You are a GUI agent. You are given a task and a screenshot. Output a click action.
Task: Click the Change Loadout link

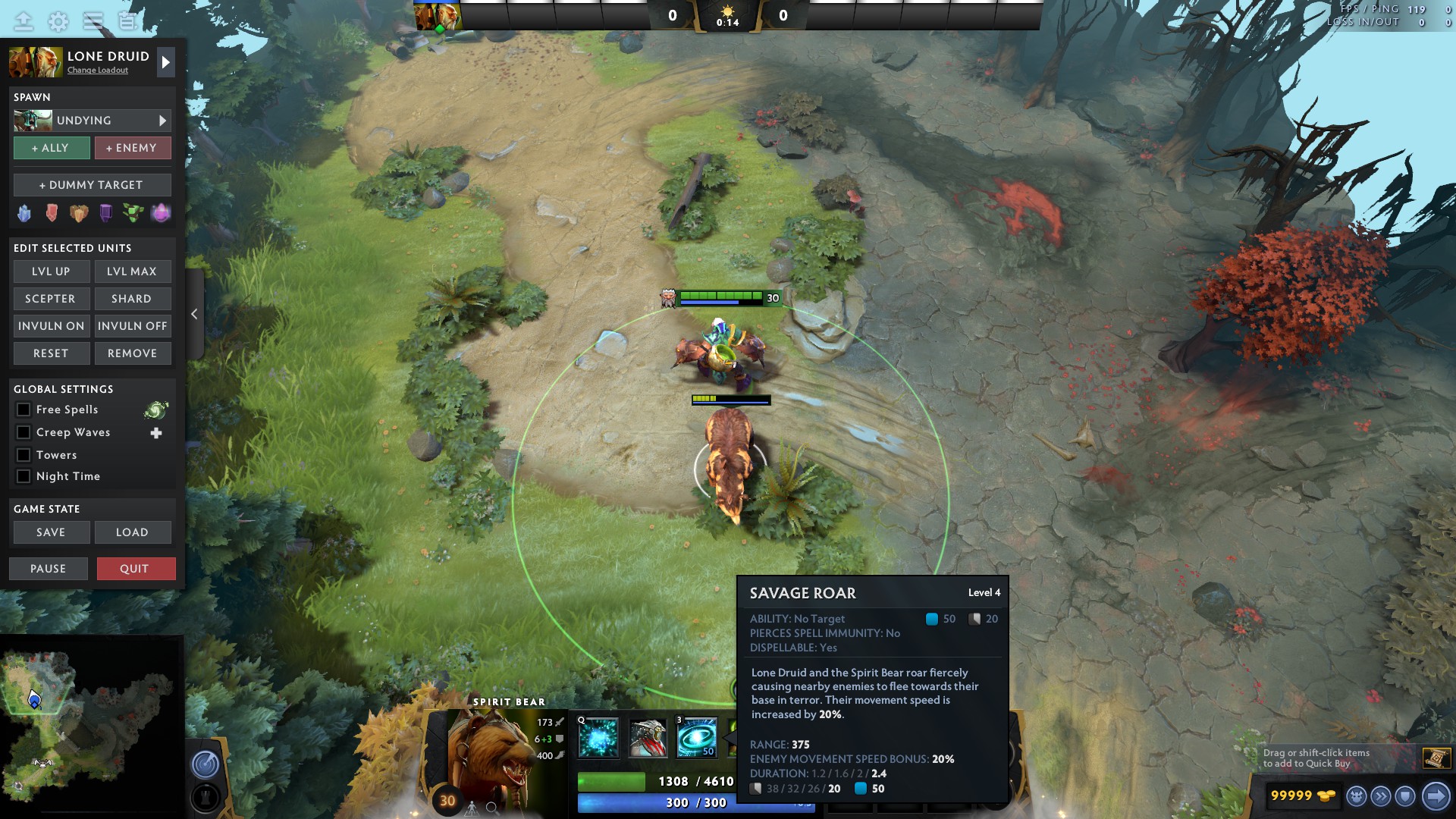(98, 71)
